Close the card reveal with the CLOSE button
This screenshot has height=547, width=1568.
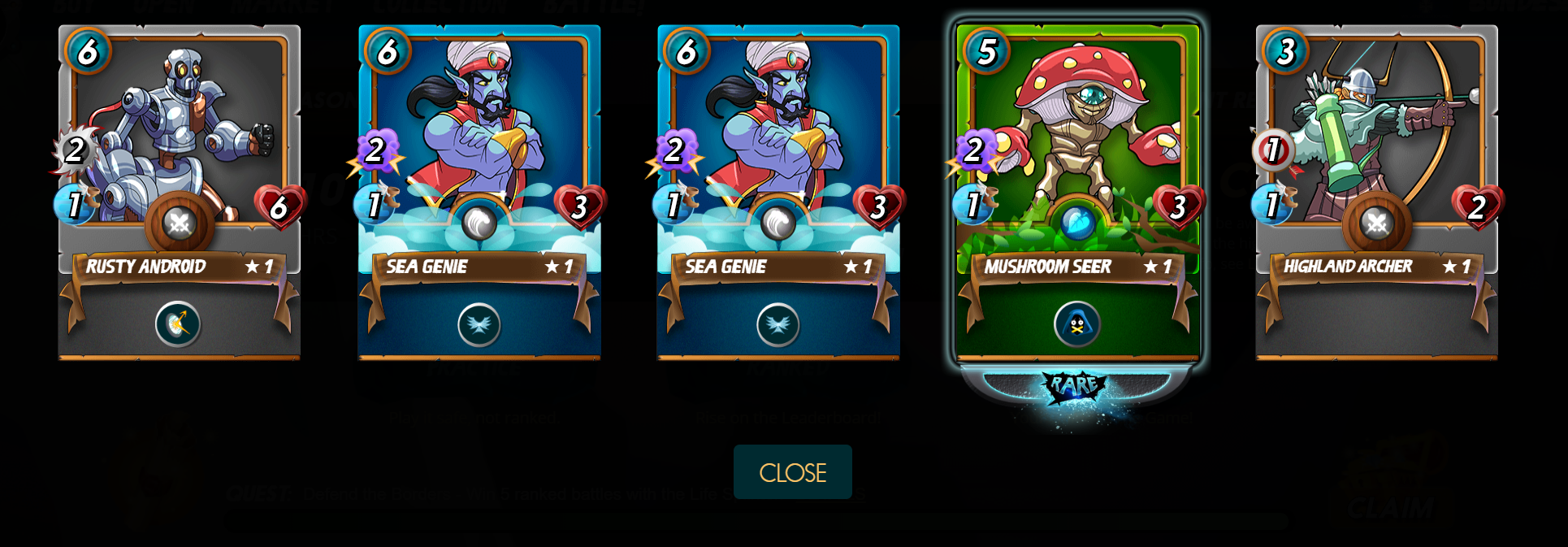[792, 472]
